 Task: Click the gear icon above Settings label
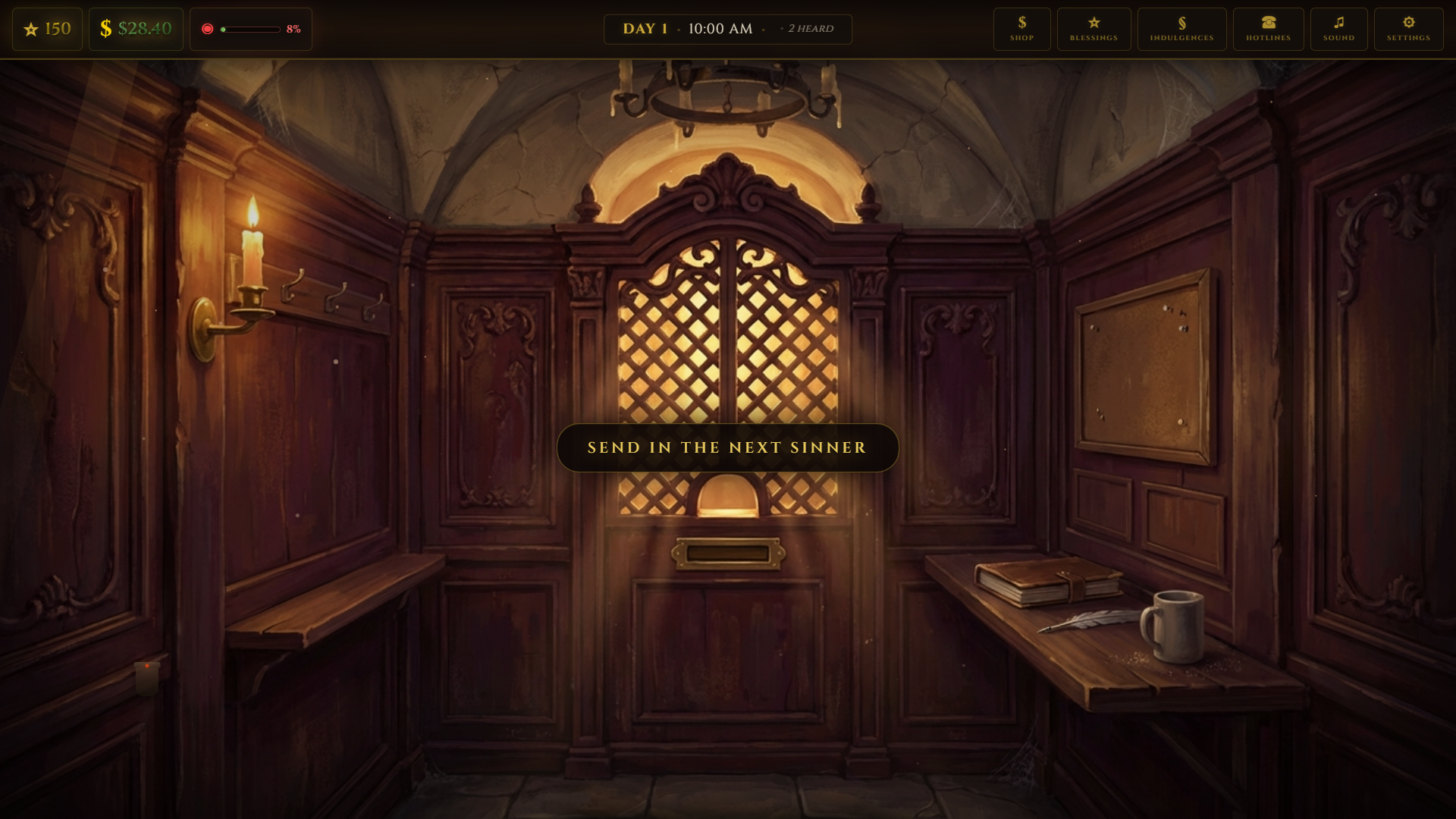pyautogui.click(x=1408, y=23)
